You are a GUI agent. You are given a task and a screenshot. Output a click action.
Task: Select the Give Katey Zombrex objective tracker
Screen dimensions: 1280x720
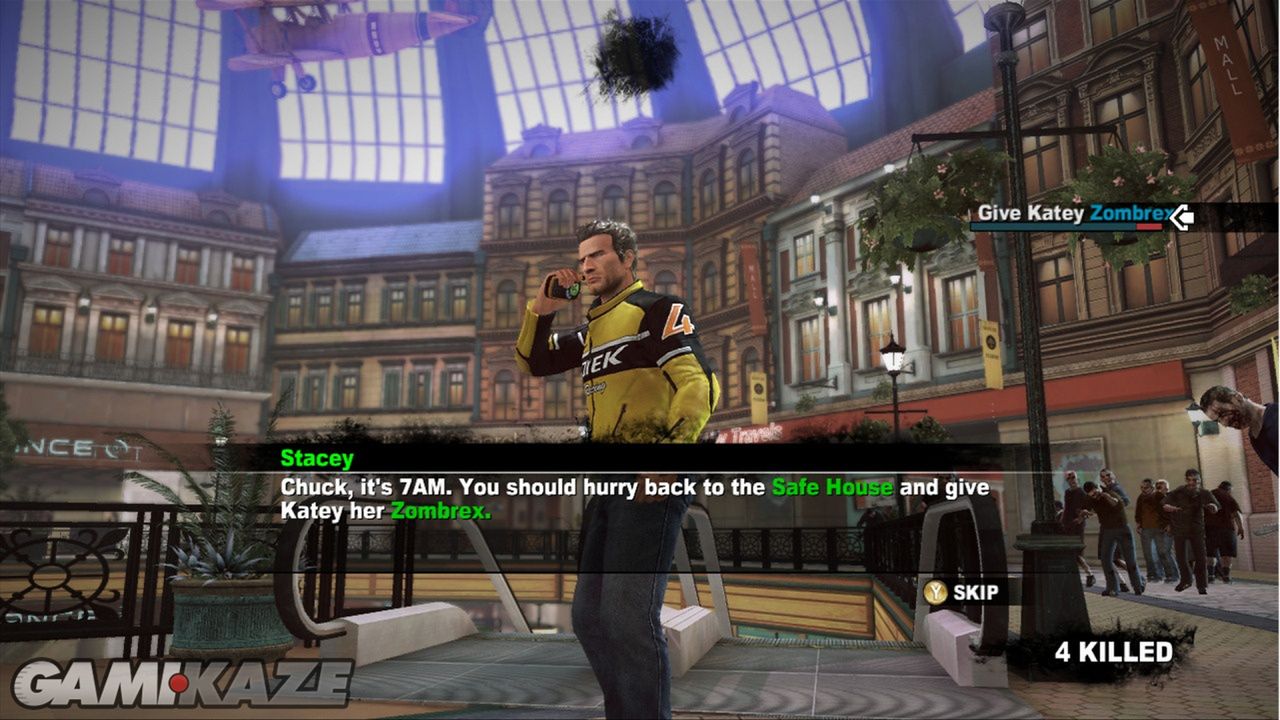tap(1071, 214)
